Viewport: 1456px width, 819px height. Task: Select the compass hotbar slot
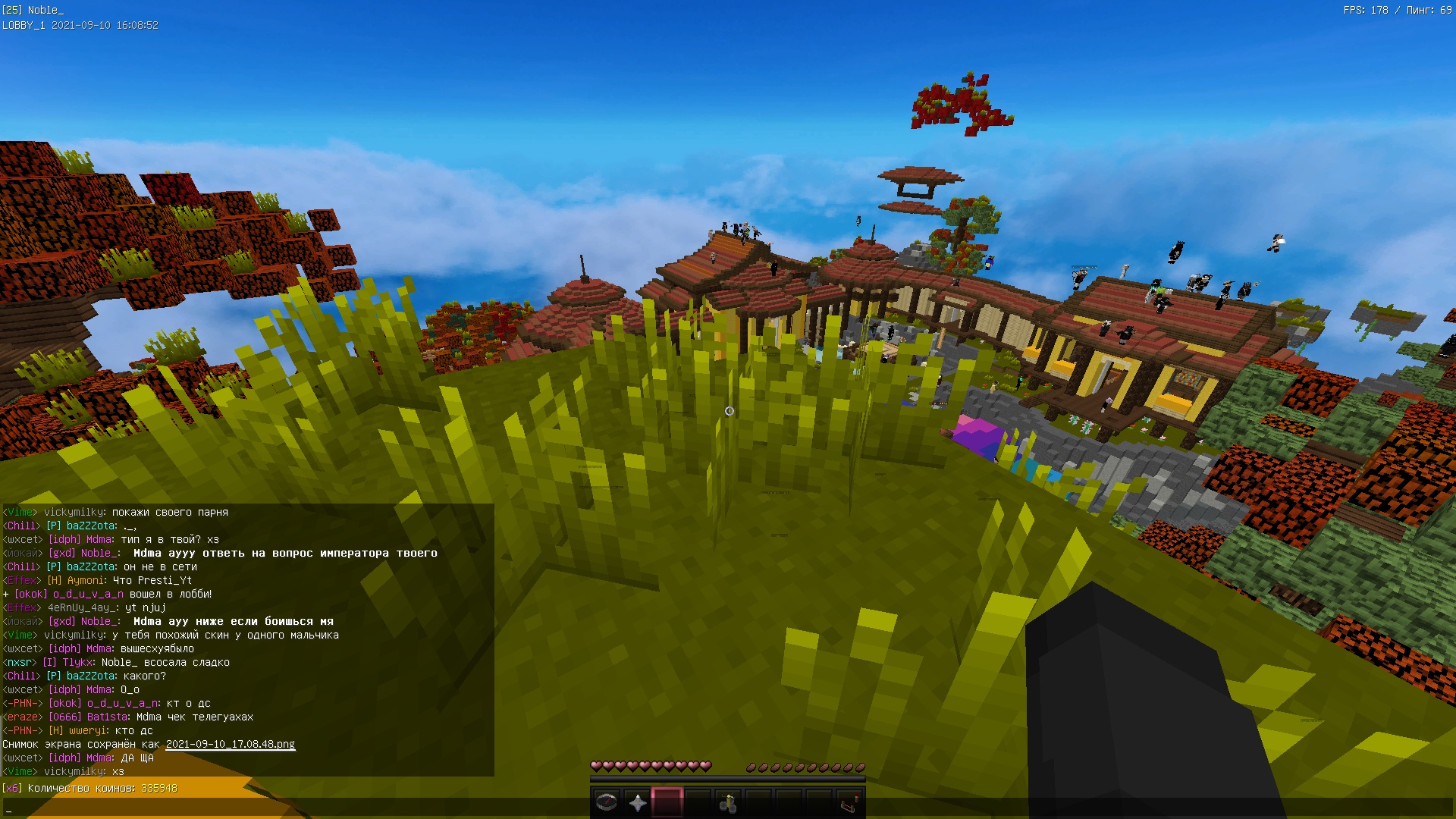pos(607,802)
